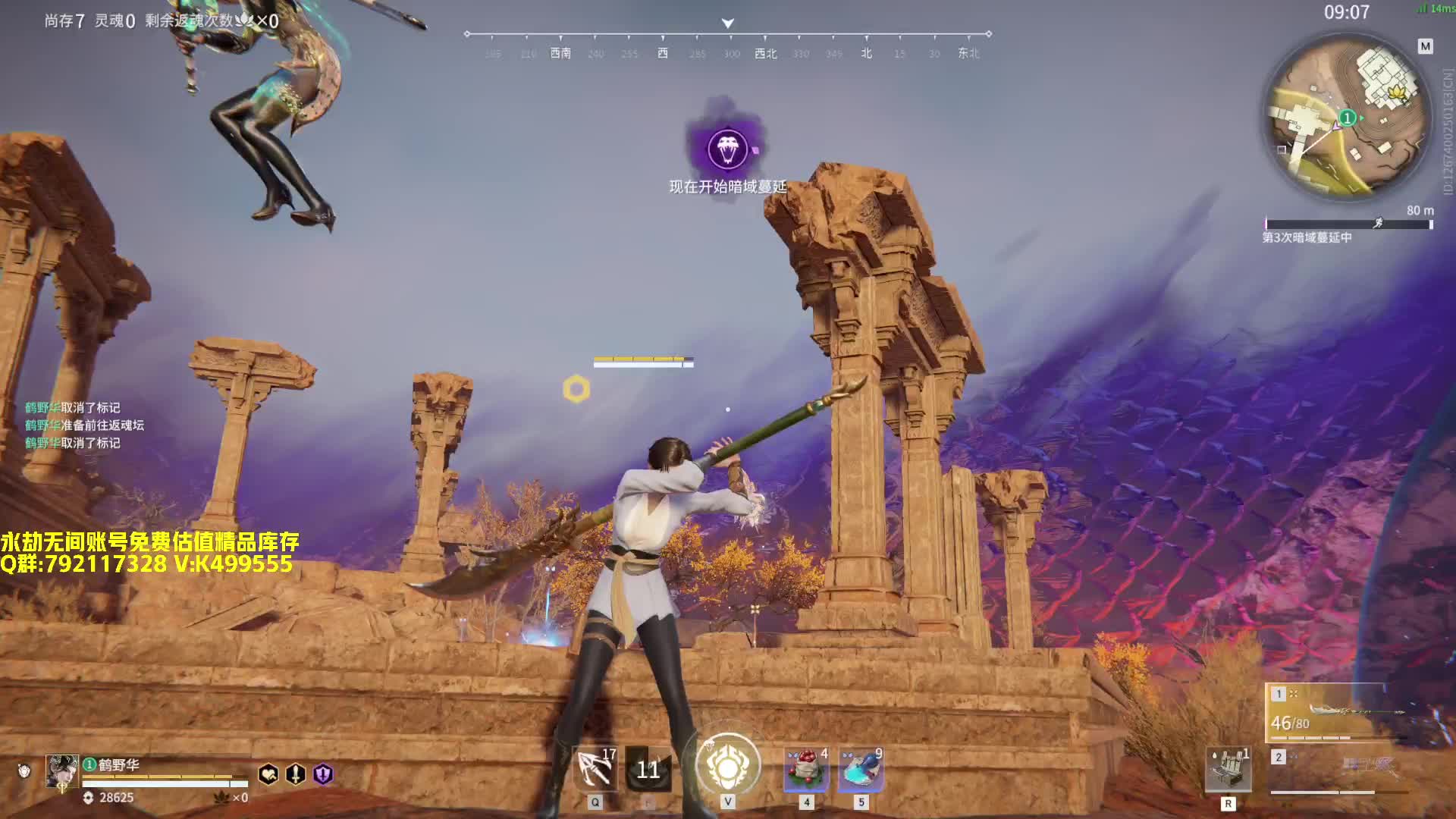The height and width of the screenshot is (819, 1456).
Task: Inspect the purple shield buff icon
Action: pos(323,774)
